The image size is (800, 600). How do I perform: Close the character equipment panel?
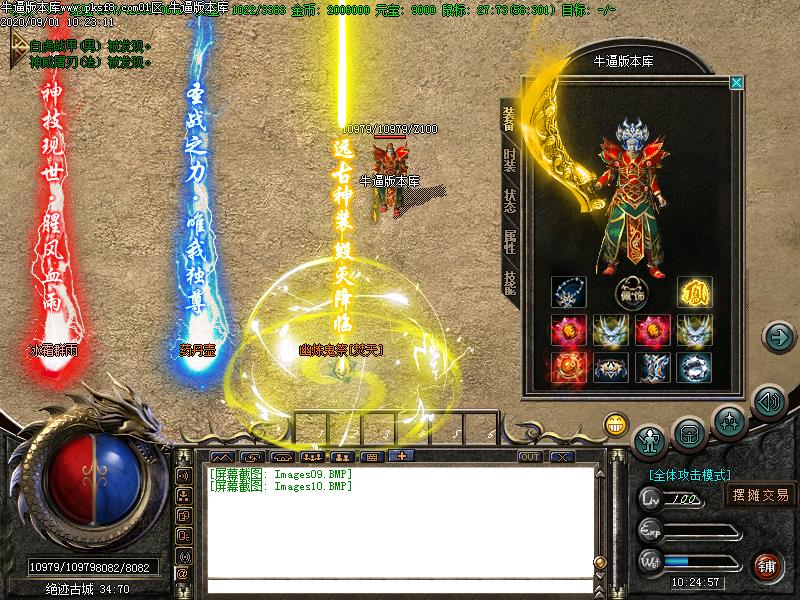pos(737,83)
